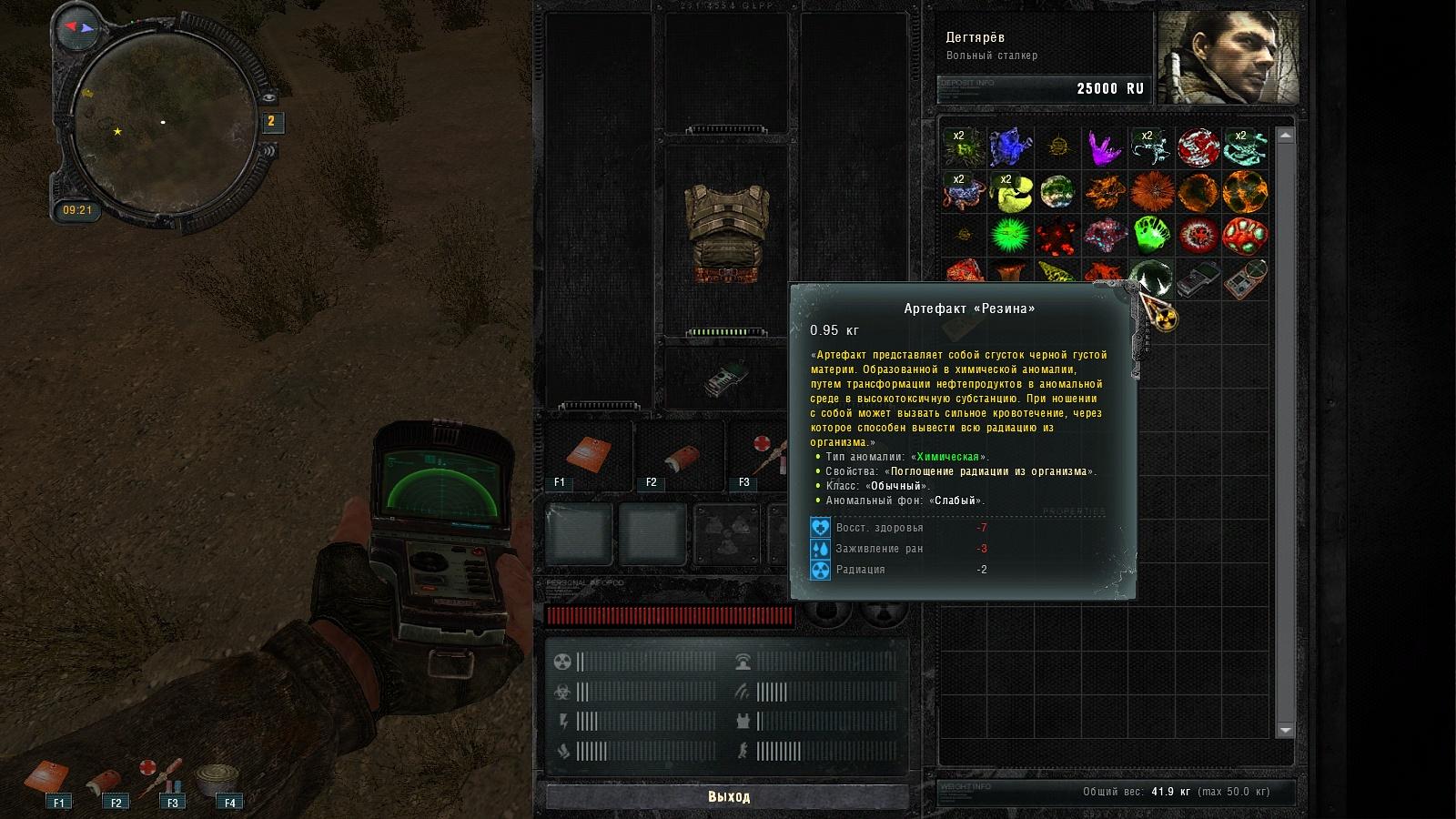Choose the bandage in the F2 slot
The image size is (1456, 819).
tap(680, 455)
